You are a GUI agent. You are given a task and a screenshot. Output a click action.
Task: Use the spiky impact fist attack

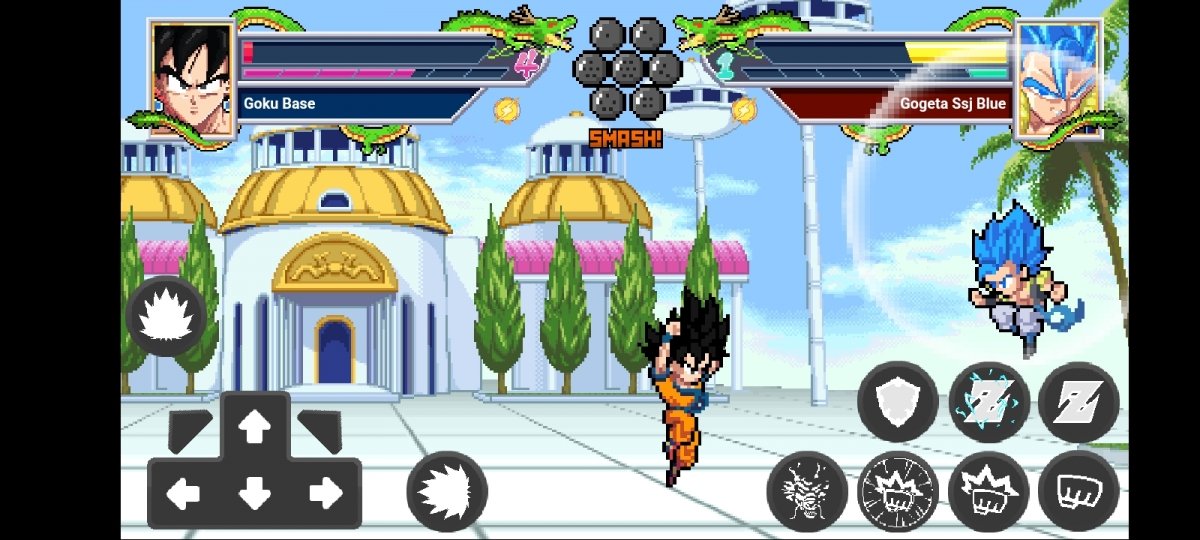click(988, 491)
